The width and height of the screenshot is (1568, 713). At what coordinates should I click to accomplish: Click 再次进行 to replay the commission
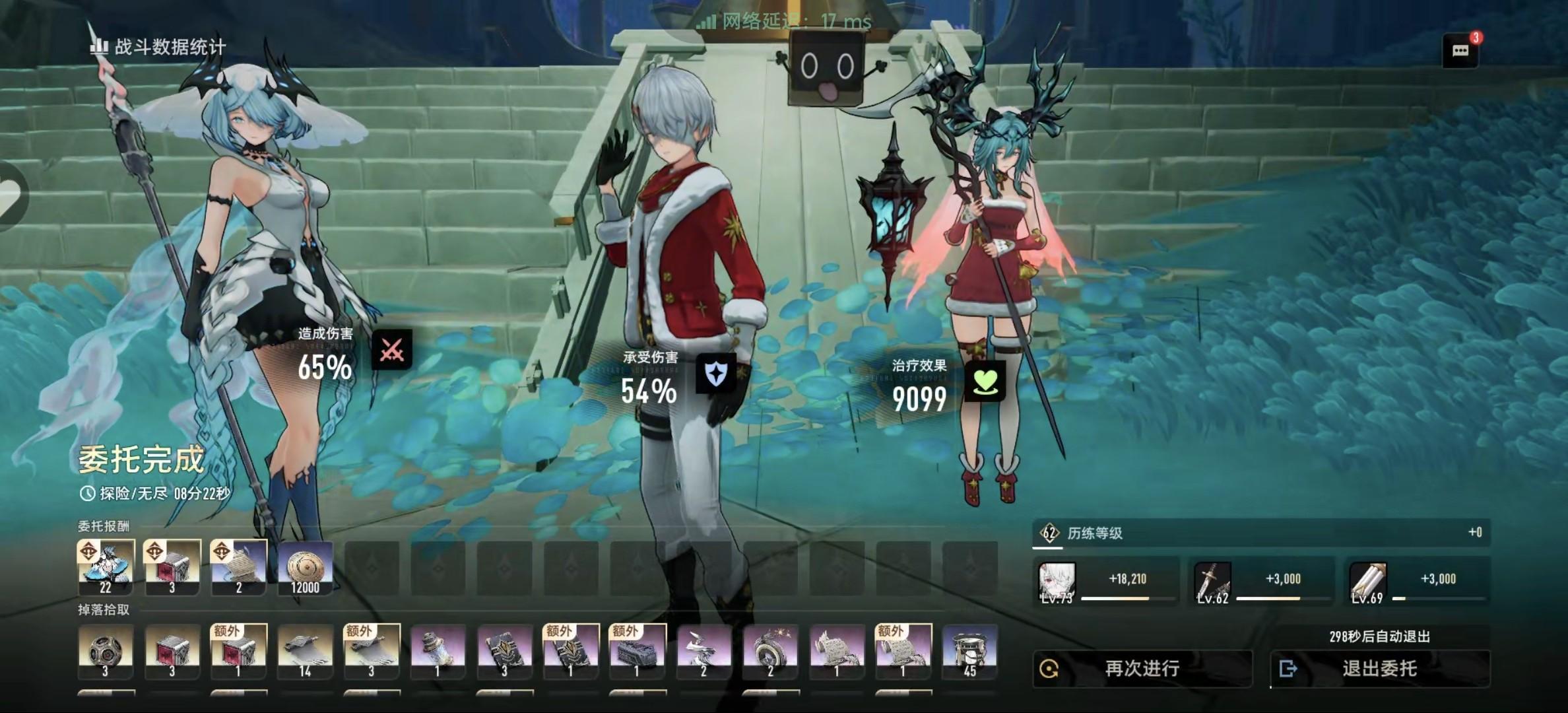(x=1142, y=669)
